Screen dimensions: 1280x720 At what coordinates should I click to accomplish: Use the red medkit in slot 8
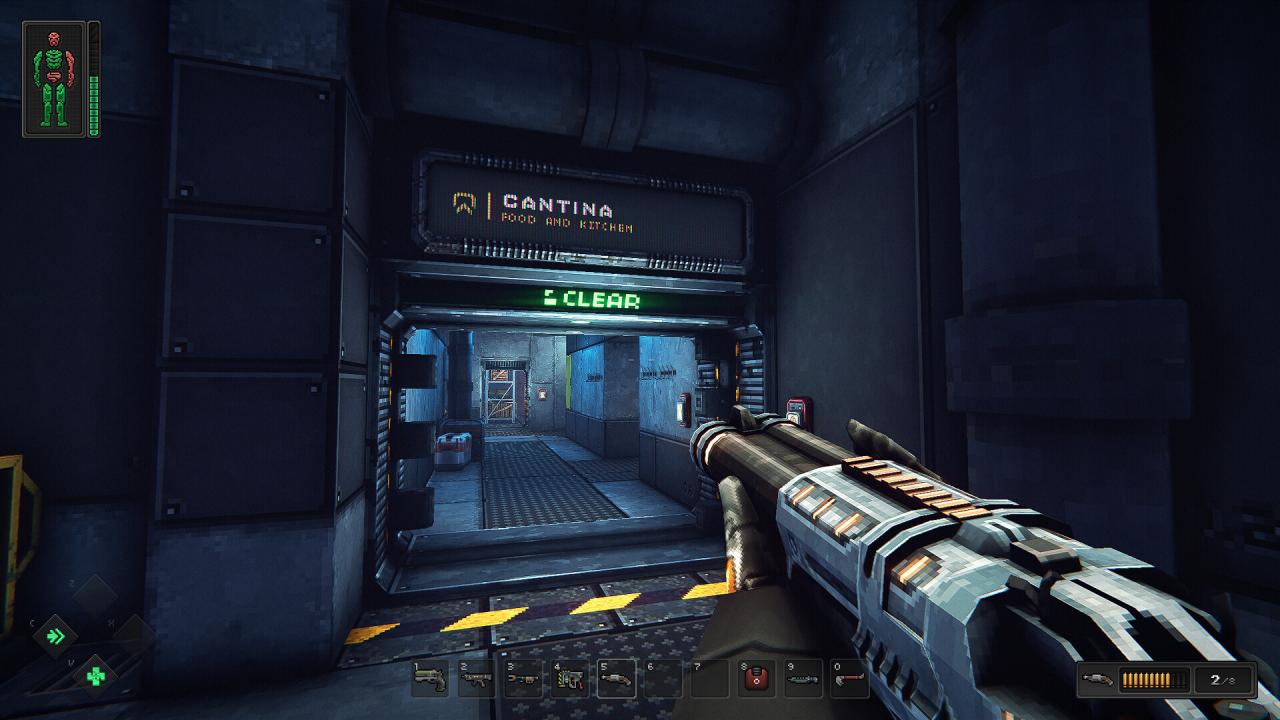[756, 679]
